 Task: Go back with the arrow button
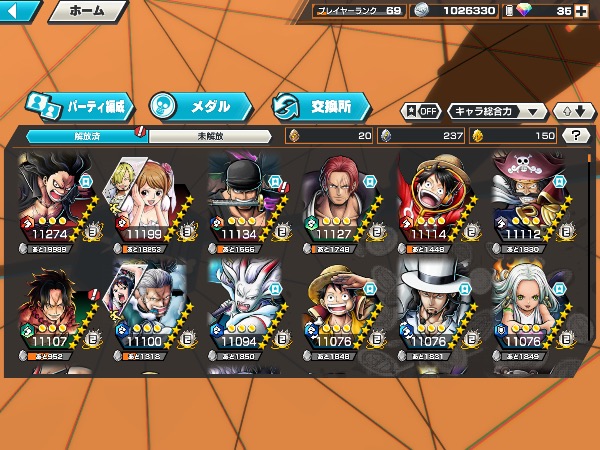(20, 12)
